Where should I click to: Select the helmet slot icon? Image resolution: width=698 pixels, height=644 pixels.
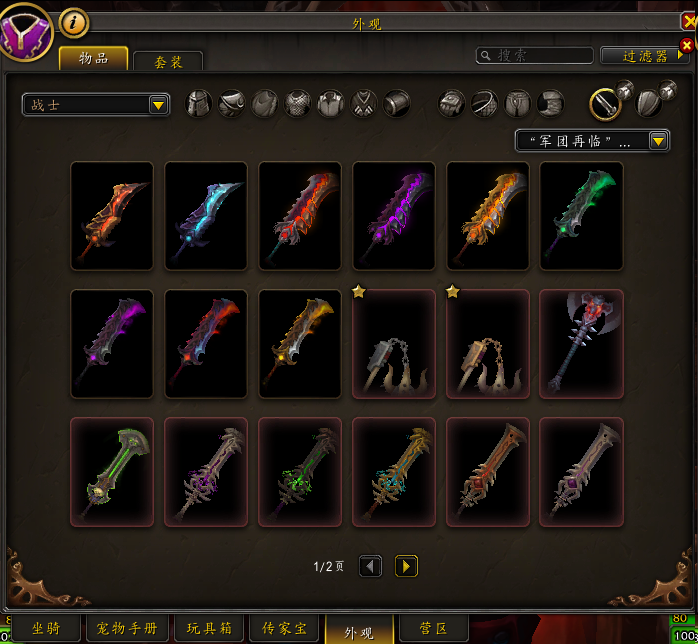[x=200, y=103]
